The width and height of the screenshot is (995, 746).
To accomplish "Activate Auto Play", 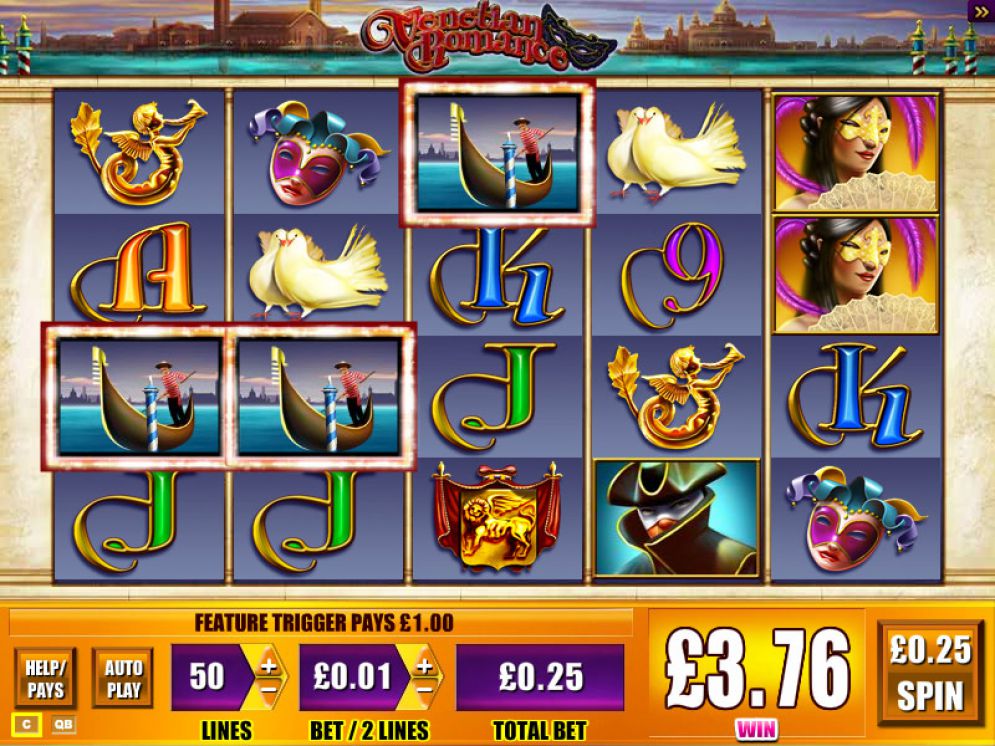I will tap(122, 678).
